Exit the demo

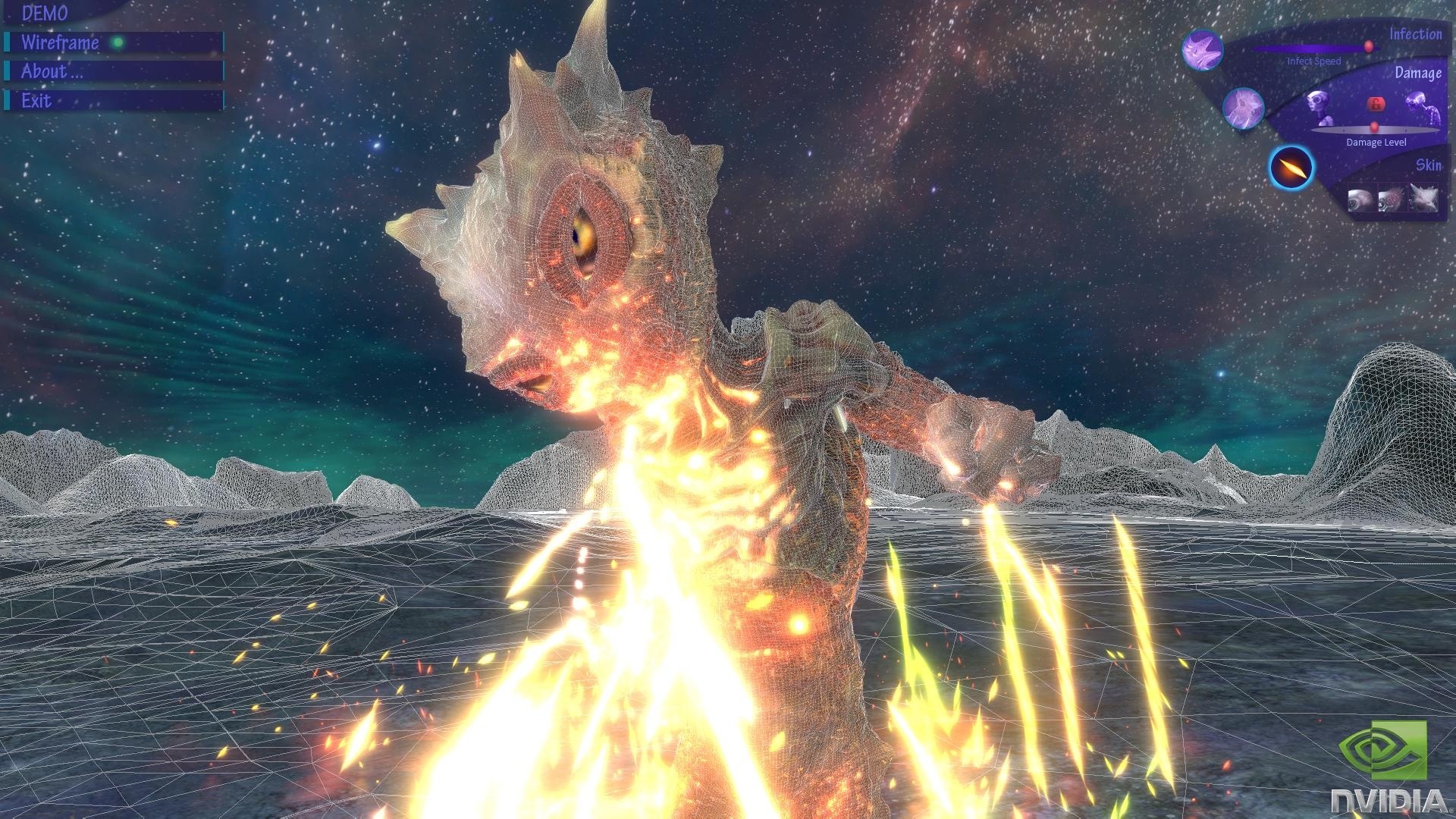click(114, 101)
